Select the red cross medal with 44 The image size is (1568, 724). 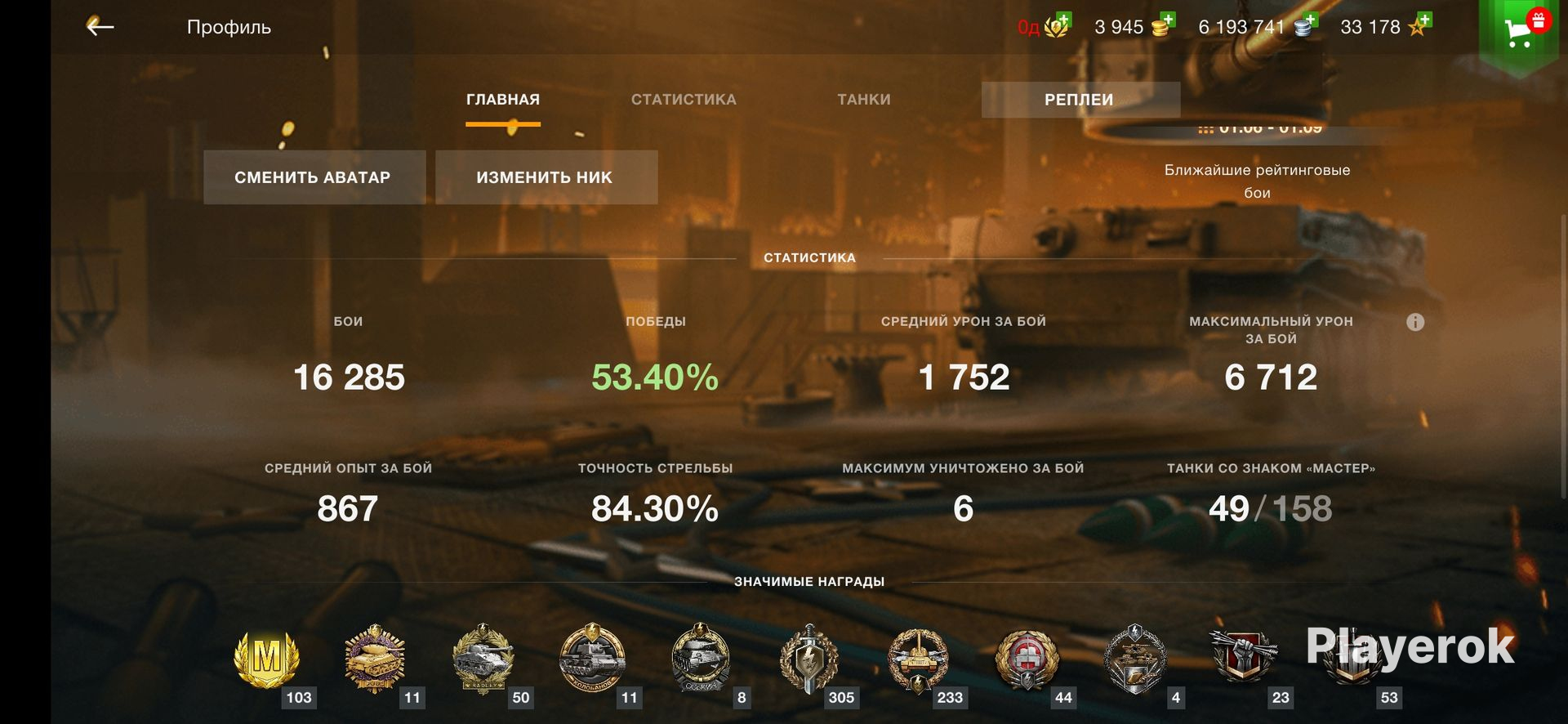coord(1027,659)
